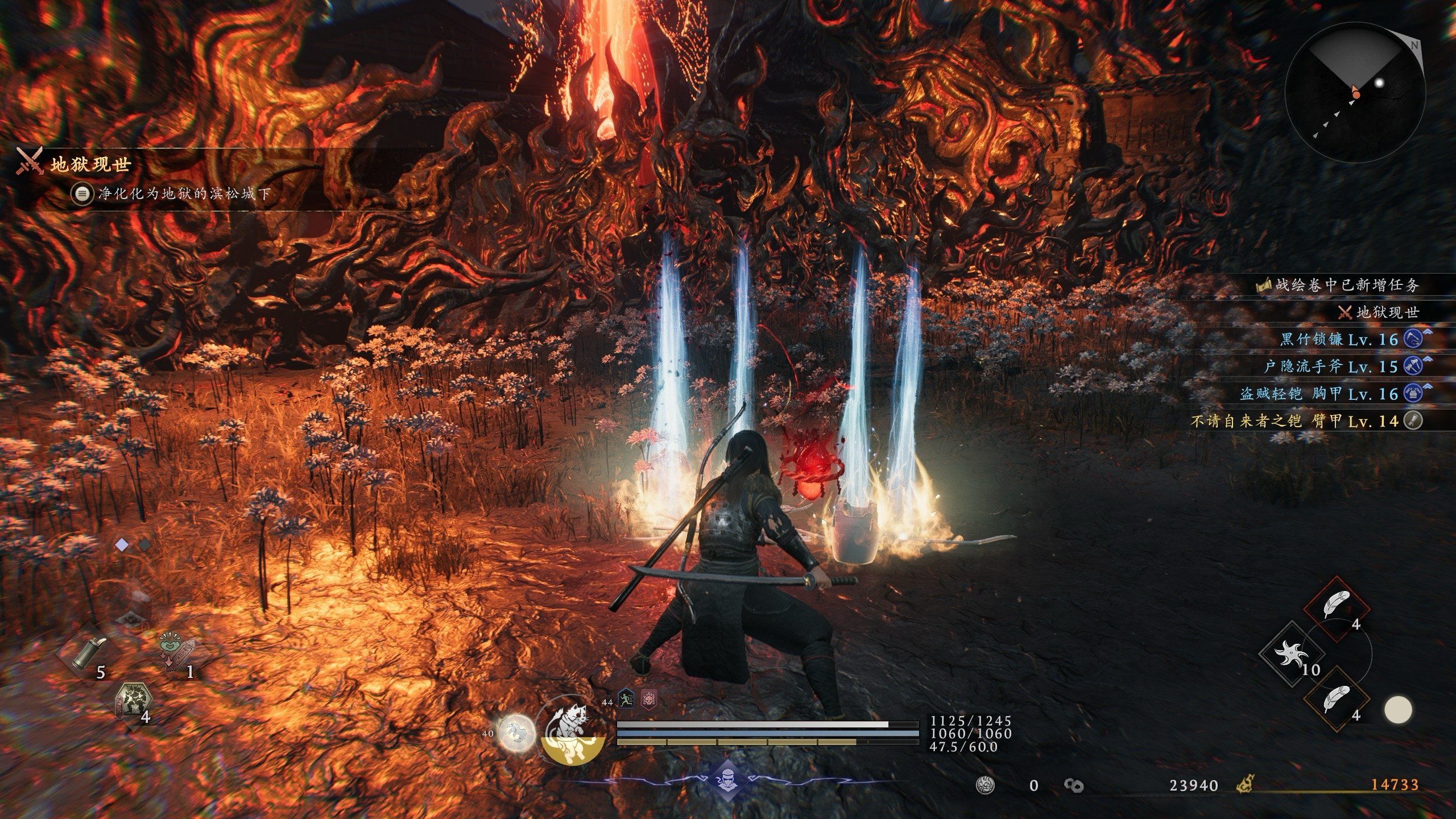Select the shuriken ninjutsu slot

(x=1291, y=653)
